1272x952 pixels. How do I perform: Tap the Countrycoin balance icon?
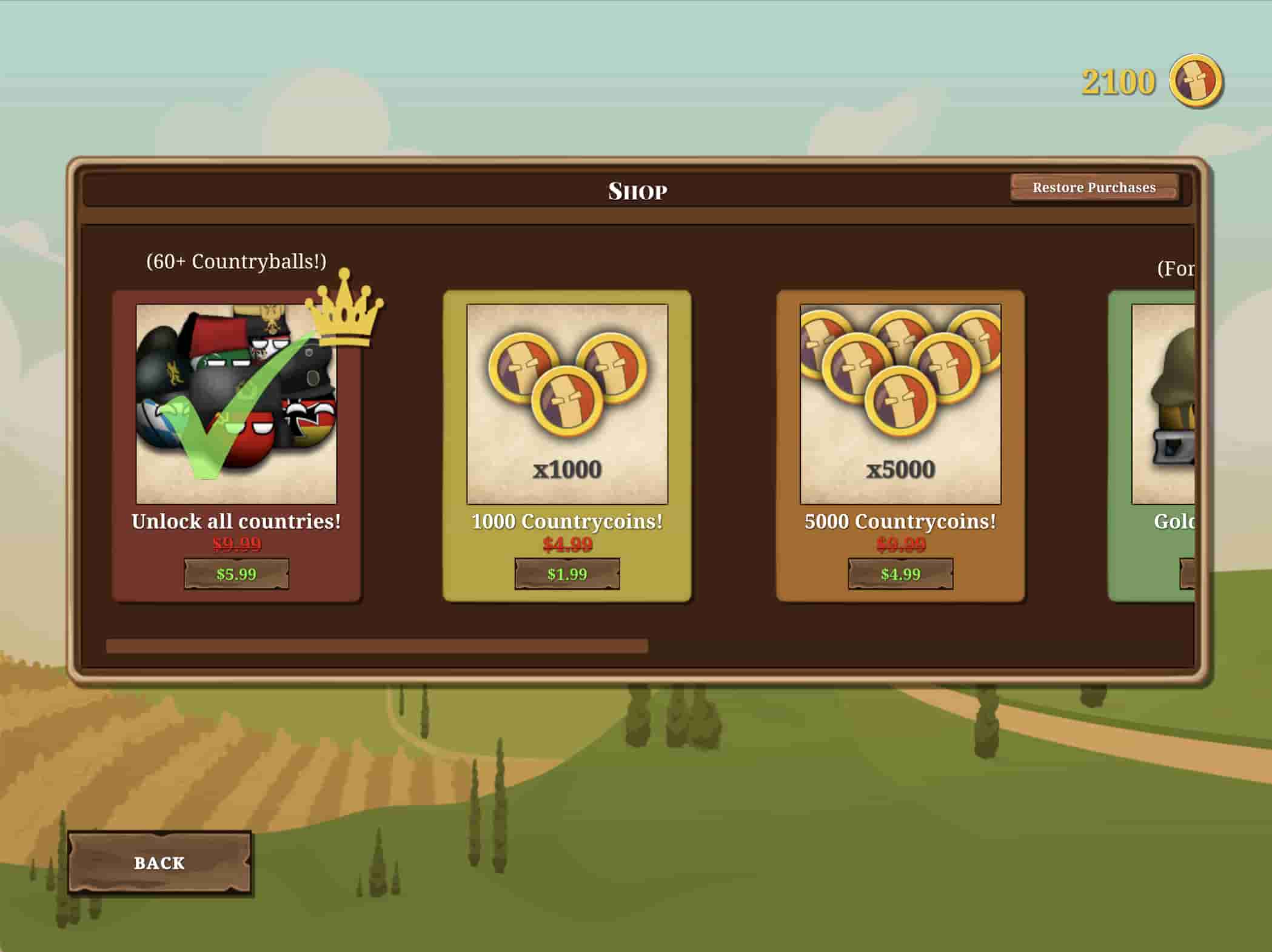pyautogui.click(x=1196, y=81)
